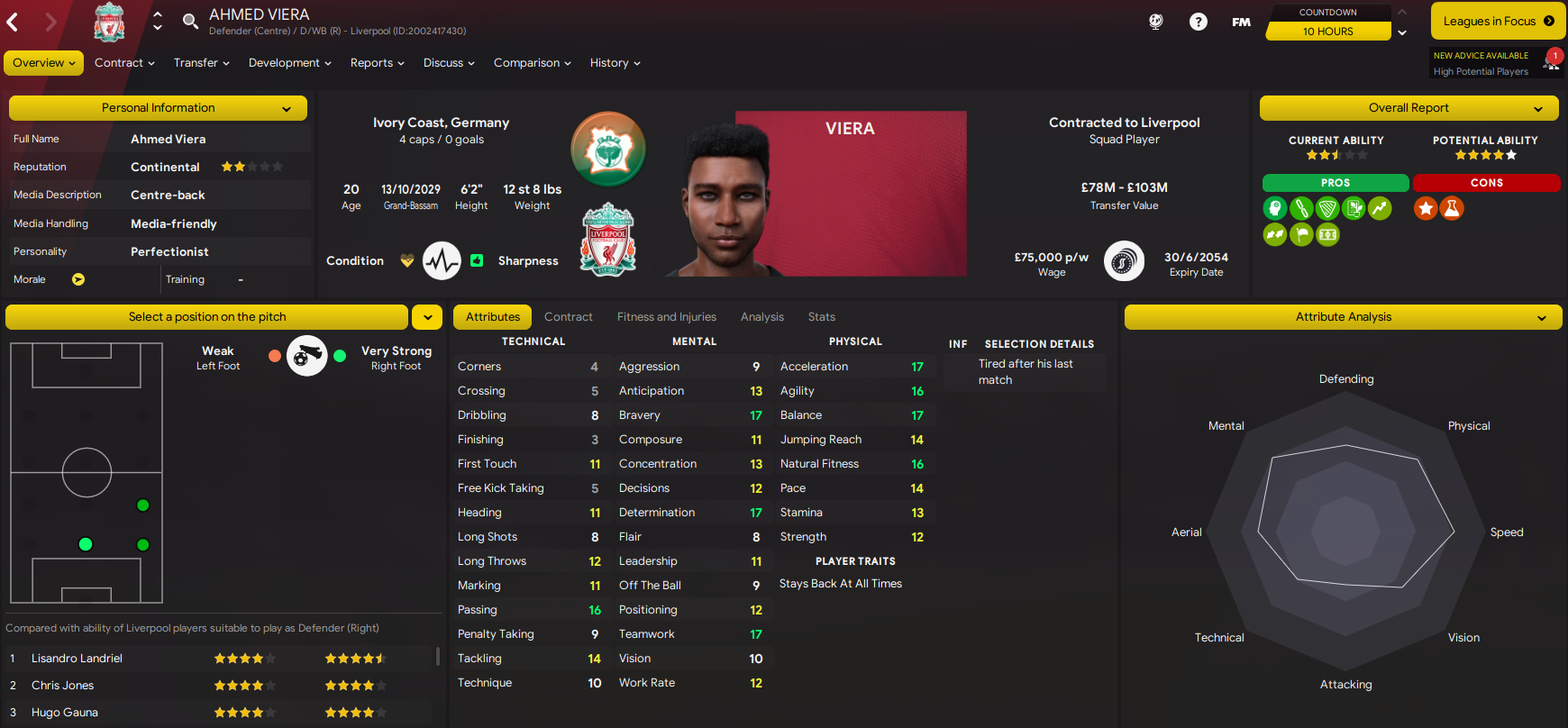
Task: Expand the Personal Information dropdown
Action: 158,108
